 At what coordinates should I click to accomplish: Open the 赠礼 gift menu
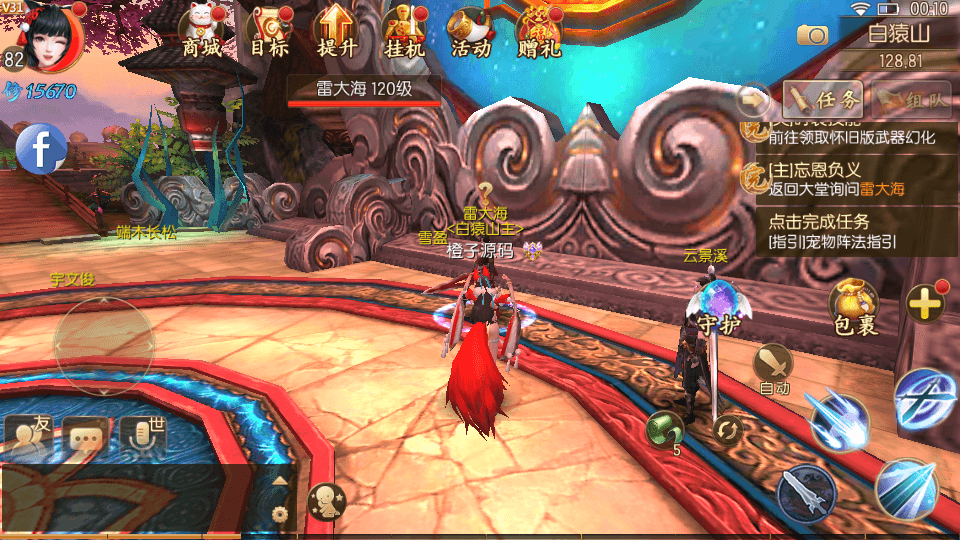539,33
